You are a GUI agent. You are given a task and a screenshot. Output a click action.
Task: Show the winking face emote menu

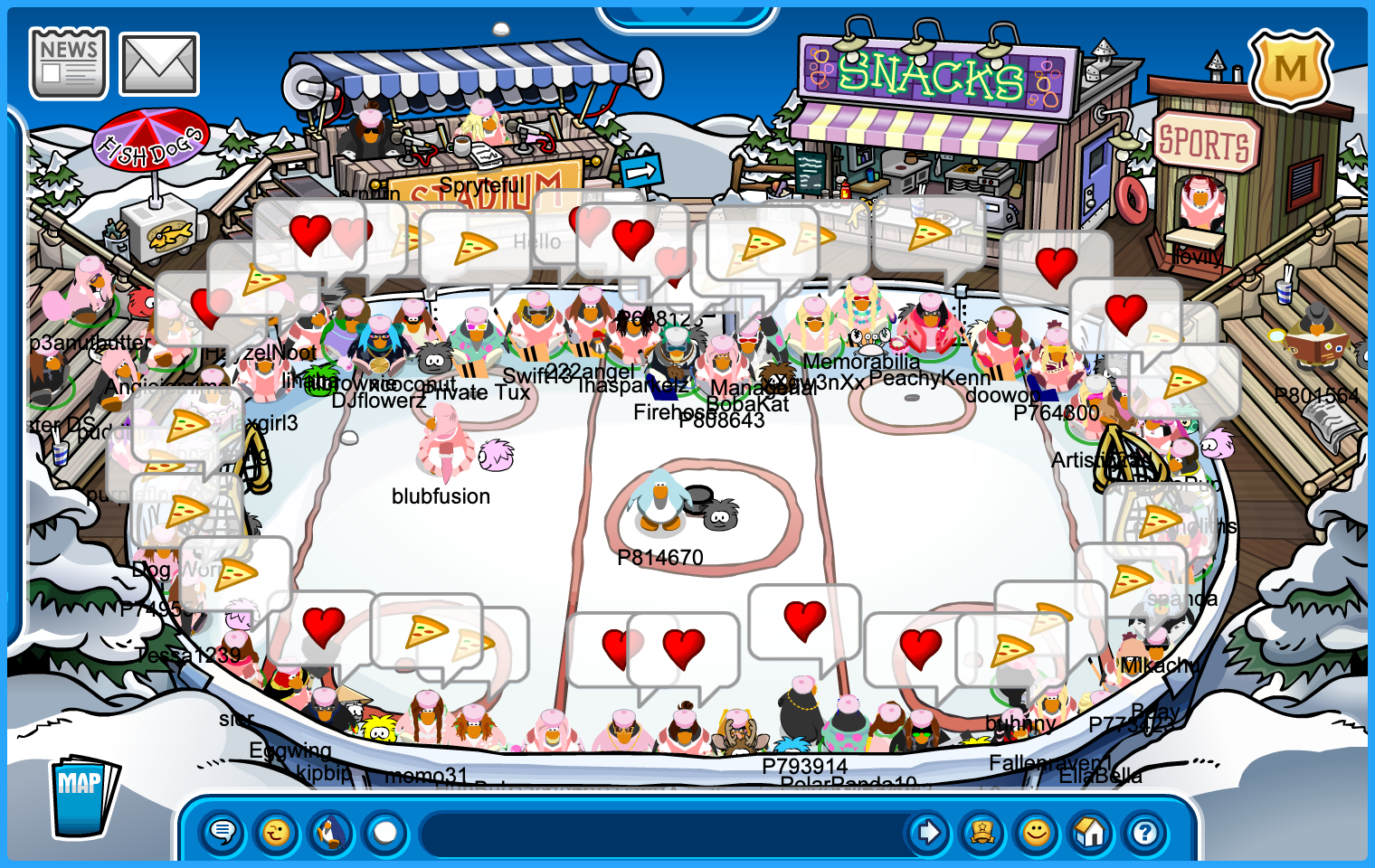(x=277, y=832)
